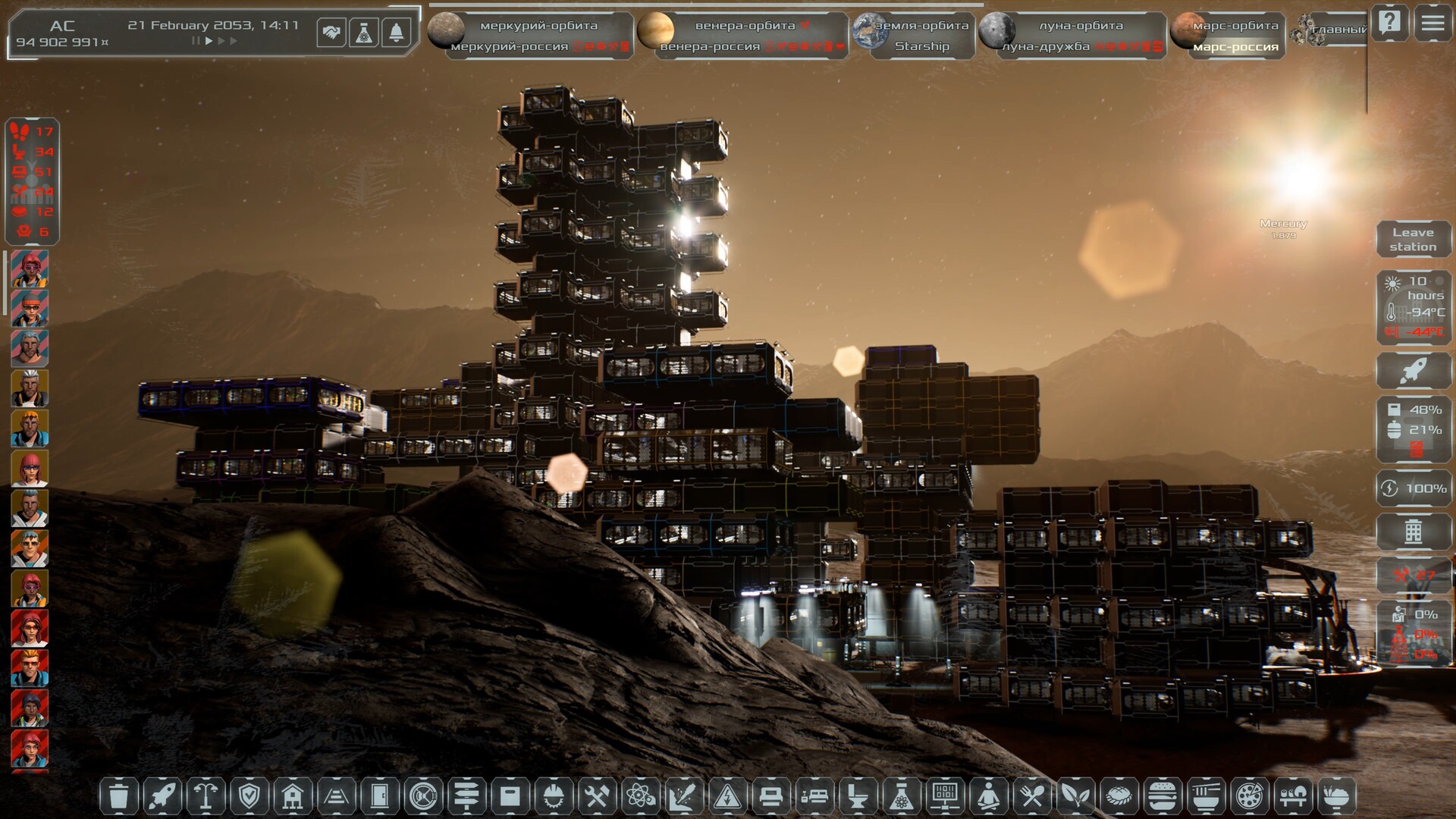Open the handshake diplomacy panel
The width and height of the screenshot is (1456, 819).
(331, 33)
